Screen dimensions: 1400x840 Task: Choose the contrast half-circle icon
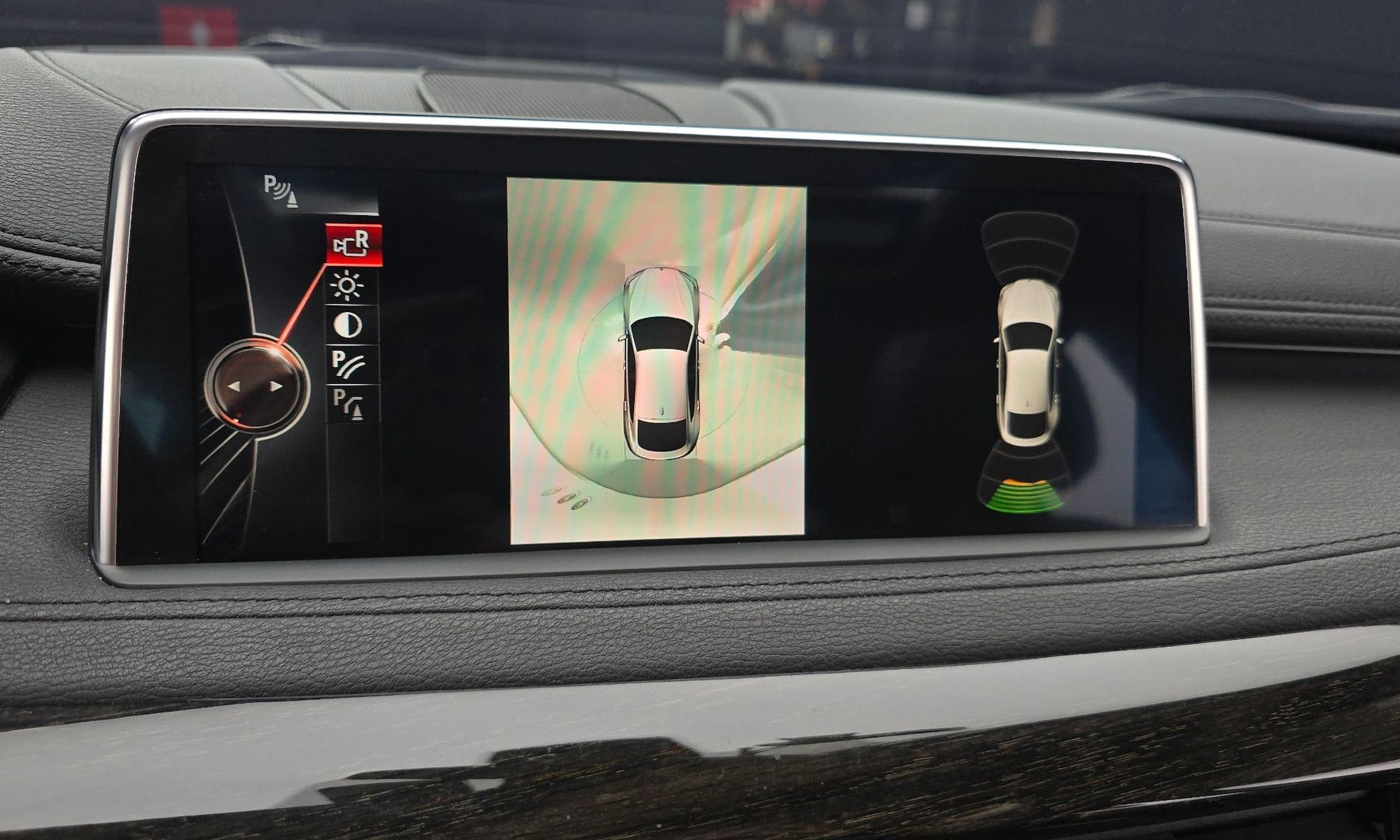(x=349, y=325)
